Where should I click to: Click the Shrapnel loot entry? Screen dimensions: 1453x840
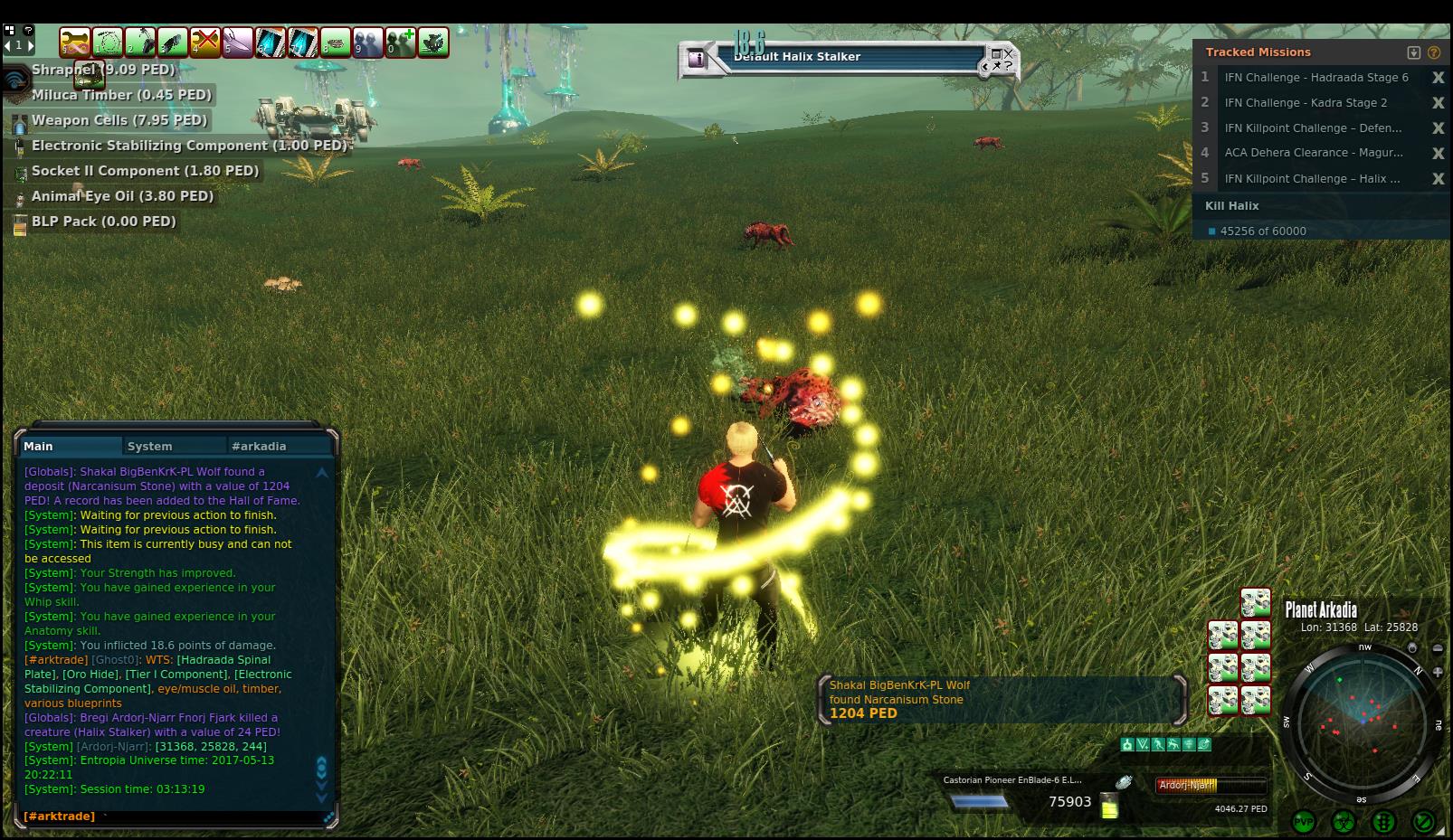tap(102, 70)
